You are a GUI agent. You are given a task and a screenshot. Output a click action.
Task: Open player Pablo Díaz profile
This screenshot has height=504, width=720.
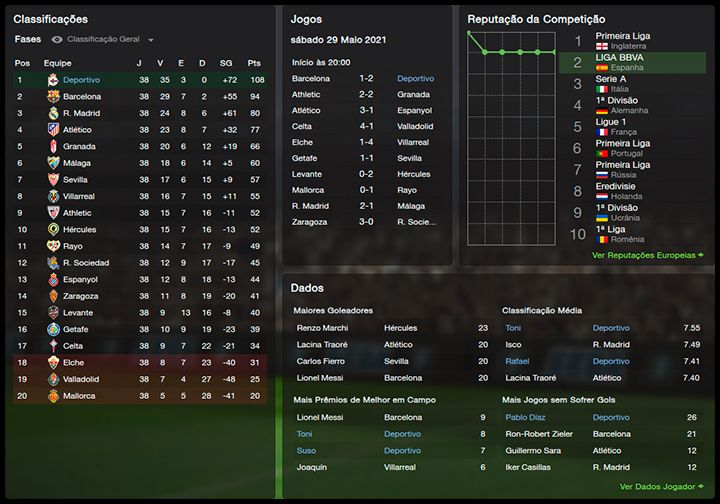click(525, 416)
